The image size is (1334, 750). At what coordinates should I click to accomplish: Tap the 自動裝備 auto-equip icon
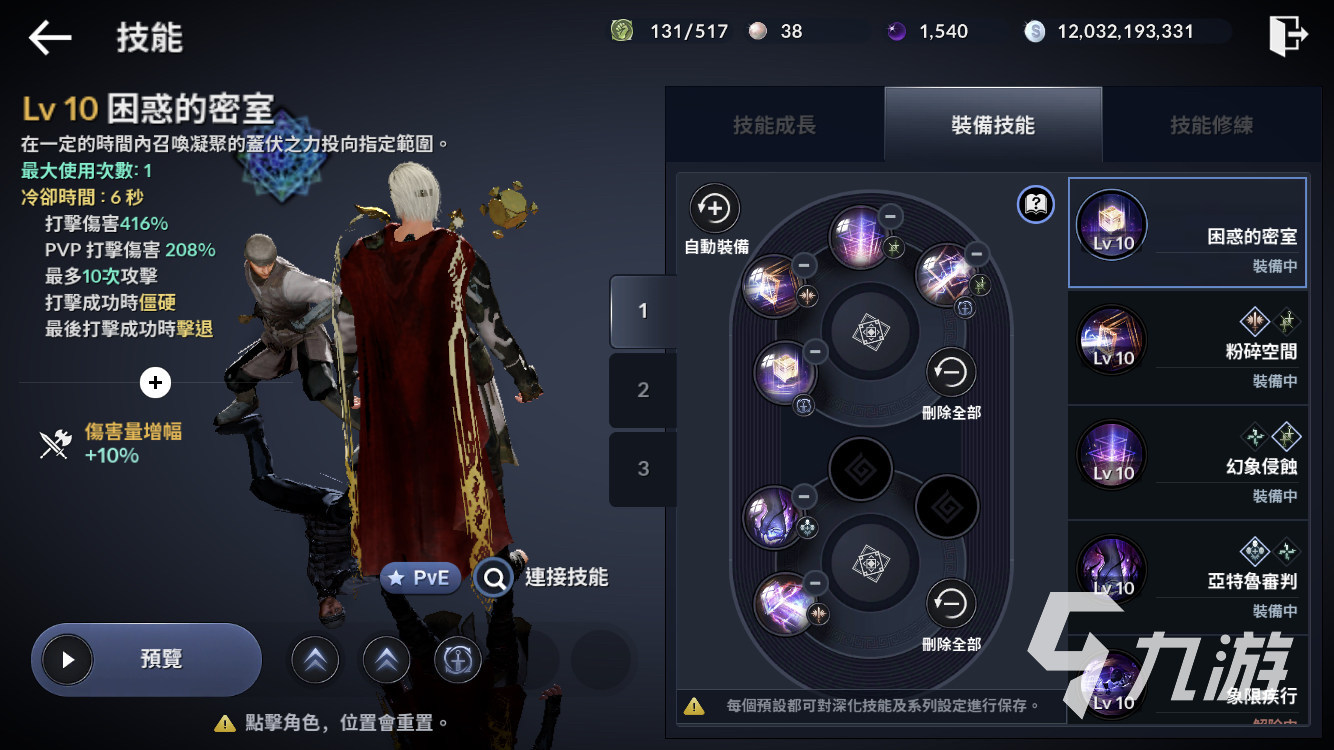coord(713,207)
